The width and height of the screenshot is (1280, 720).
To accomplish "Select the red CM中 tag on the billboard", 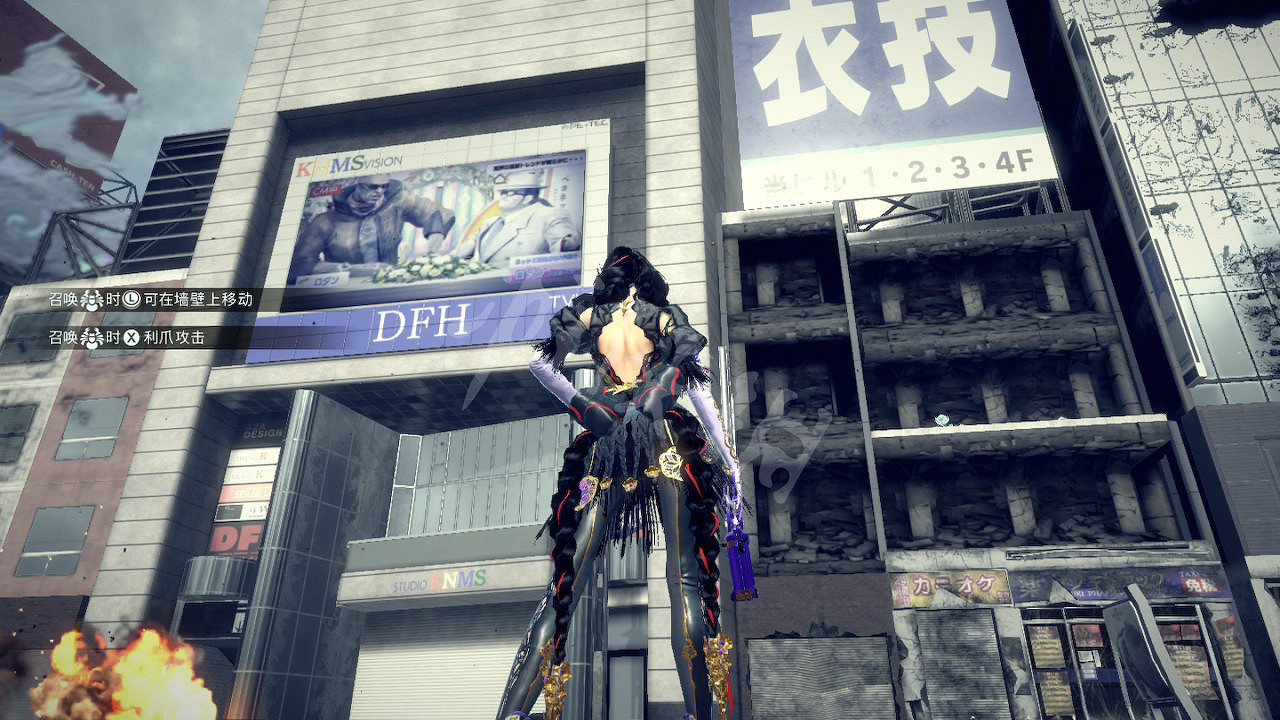I will pos(325,190).
